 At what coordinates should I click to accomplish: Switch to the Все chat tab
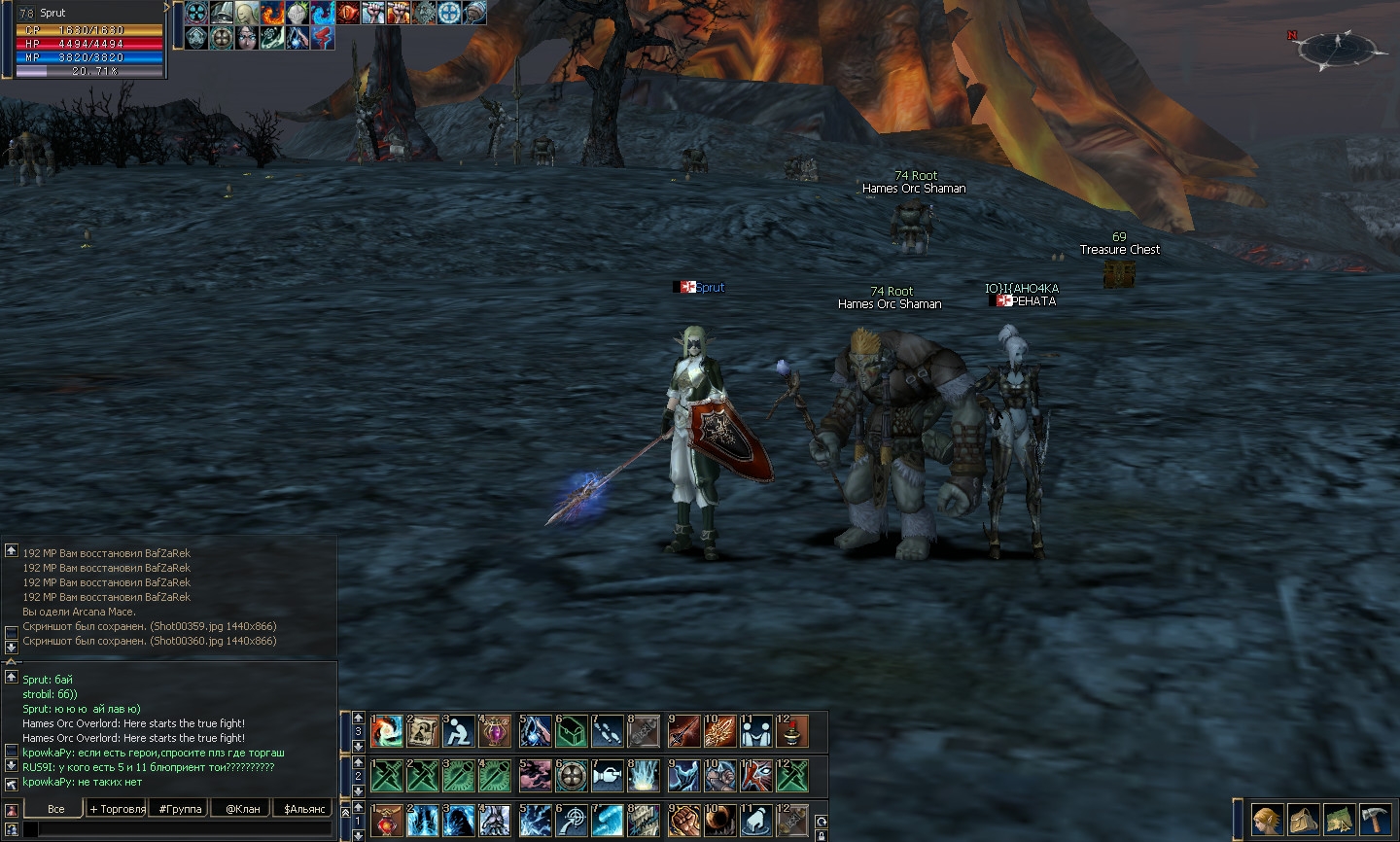[x=55, y=809]
